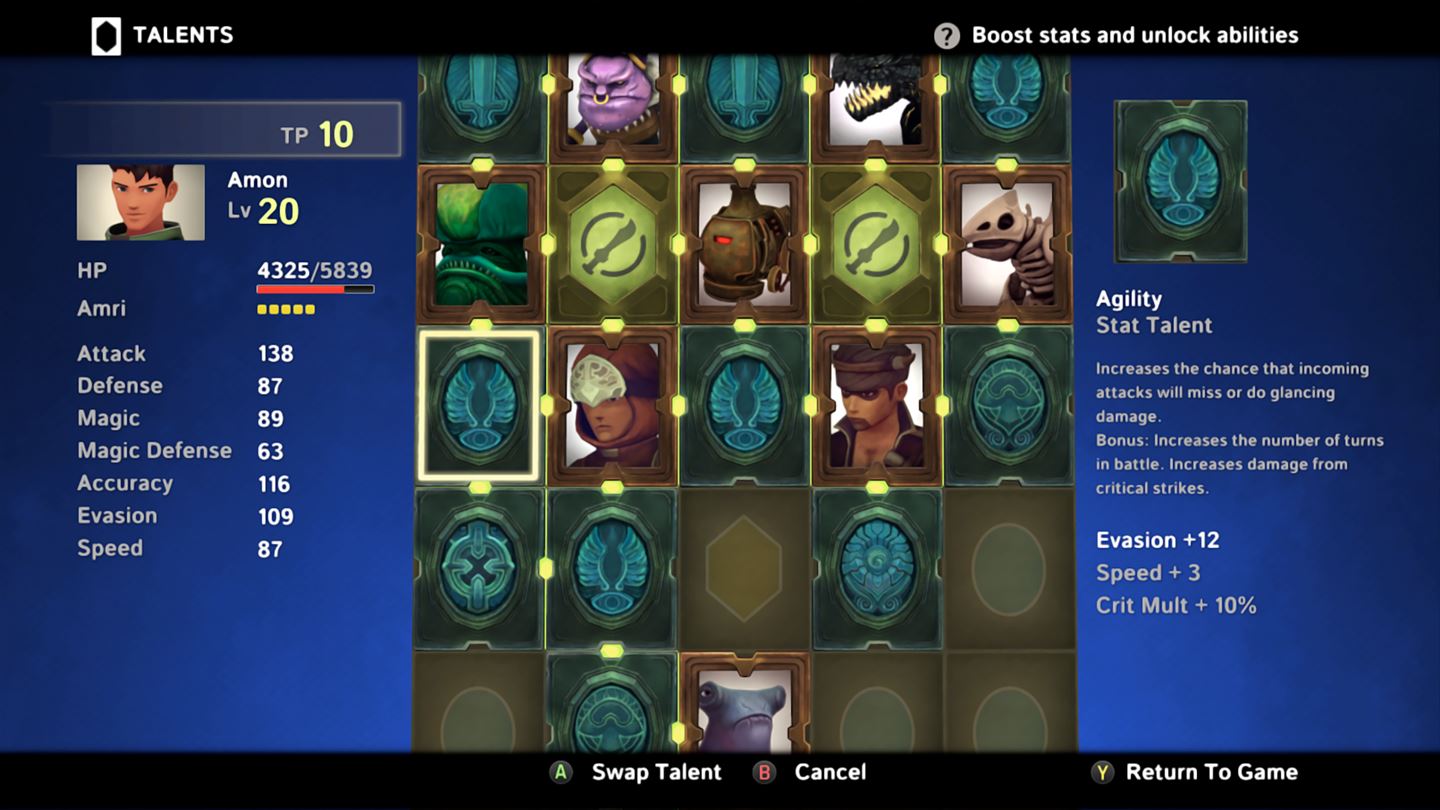The image size is (1440, 810).
Task: Click Amon's character portrait
Action: pyautogui.click(x=139, y=201)
